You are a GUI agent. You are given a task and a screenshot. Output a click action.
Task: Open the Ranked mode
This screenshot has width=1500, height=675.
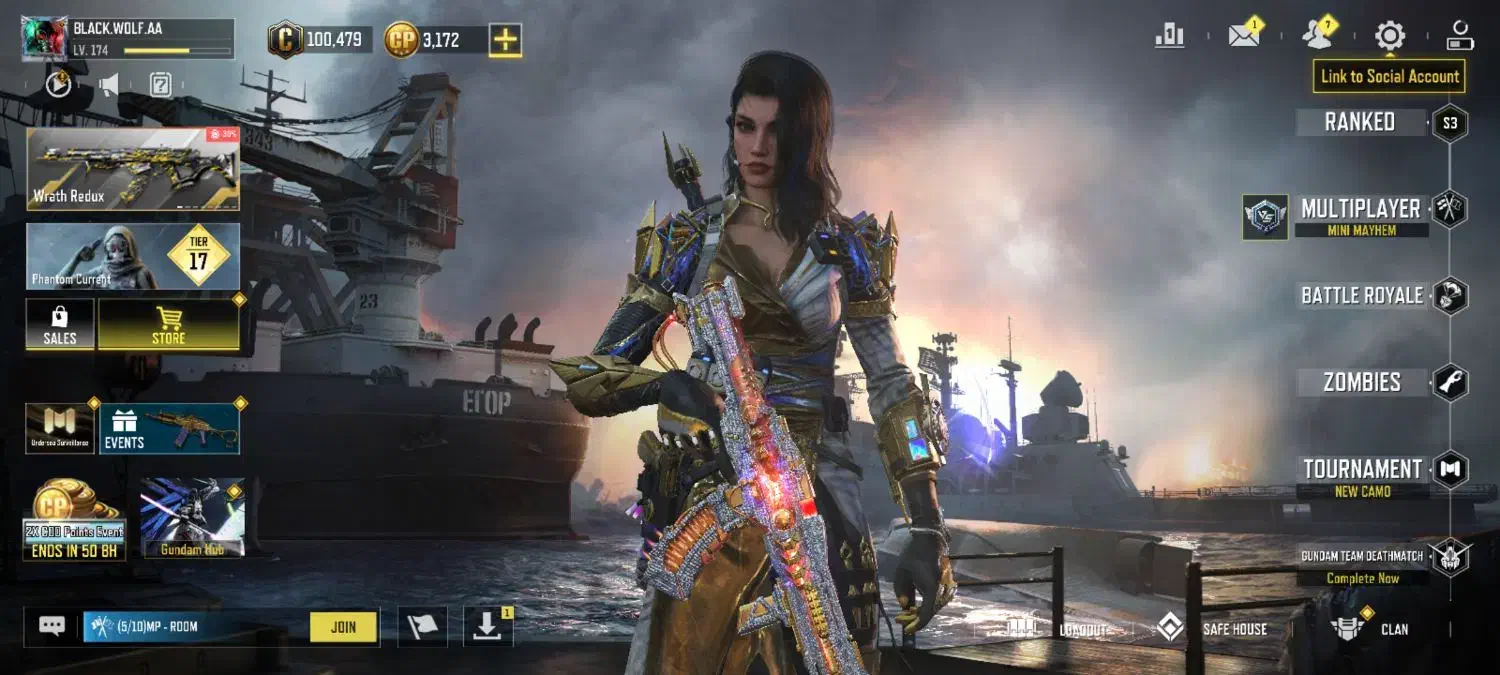(x=1360, y=122)
